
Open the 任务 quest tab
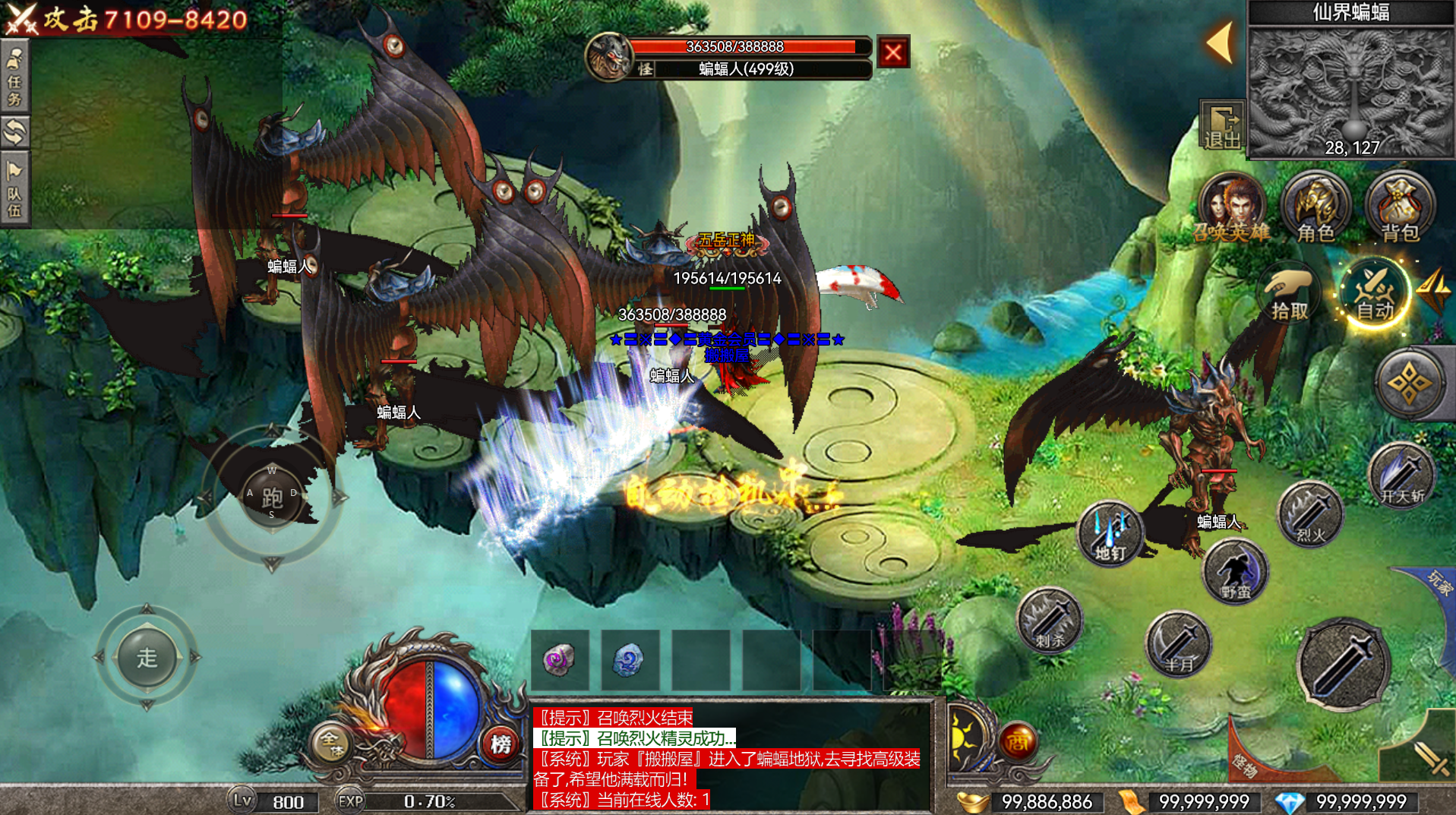(14, 79)
